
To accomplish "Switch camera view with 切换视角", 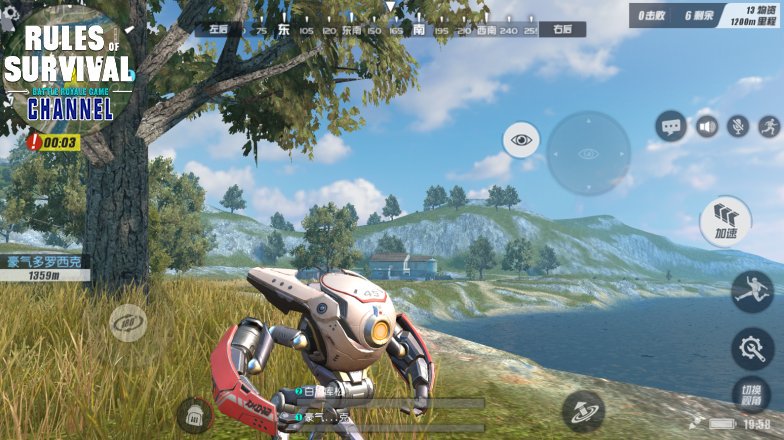I will tap(752, 395).
